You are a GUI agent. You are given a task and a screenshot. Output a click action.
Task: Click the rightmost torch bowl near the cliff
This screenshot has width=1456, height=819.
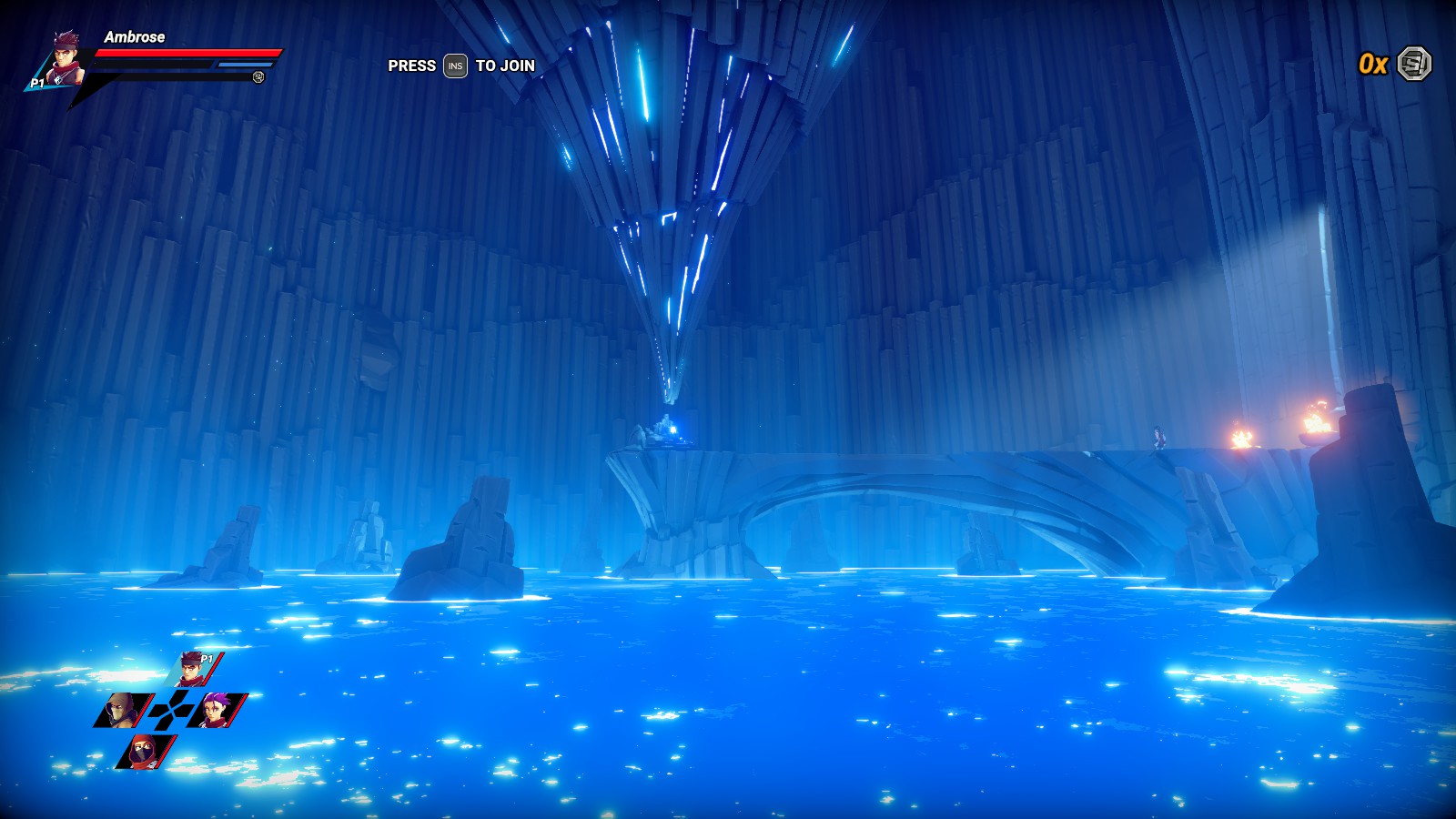[x=1315, y=437]
